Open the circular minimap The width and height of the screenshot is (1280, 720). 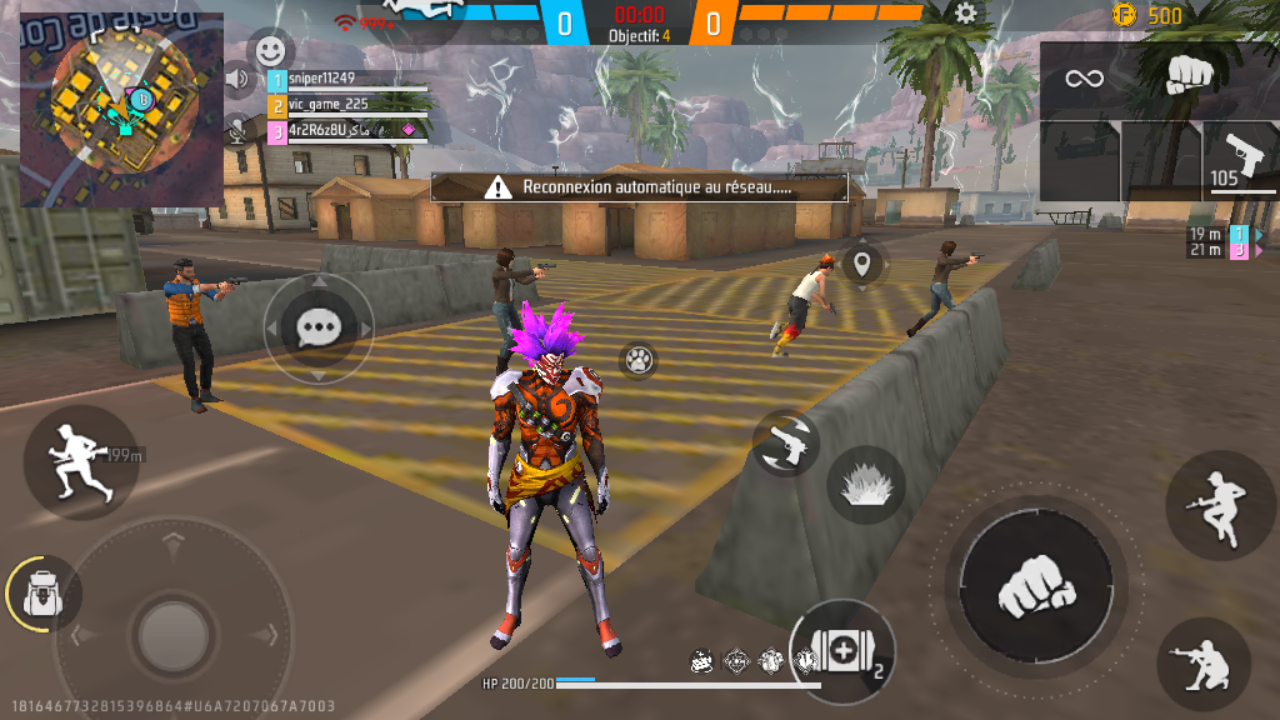122,109
